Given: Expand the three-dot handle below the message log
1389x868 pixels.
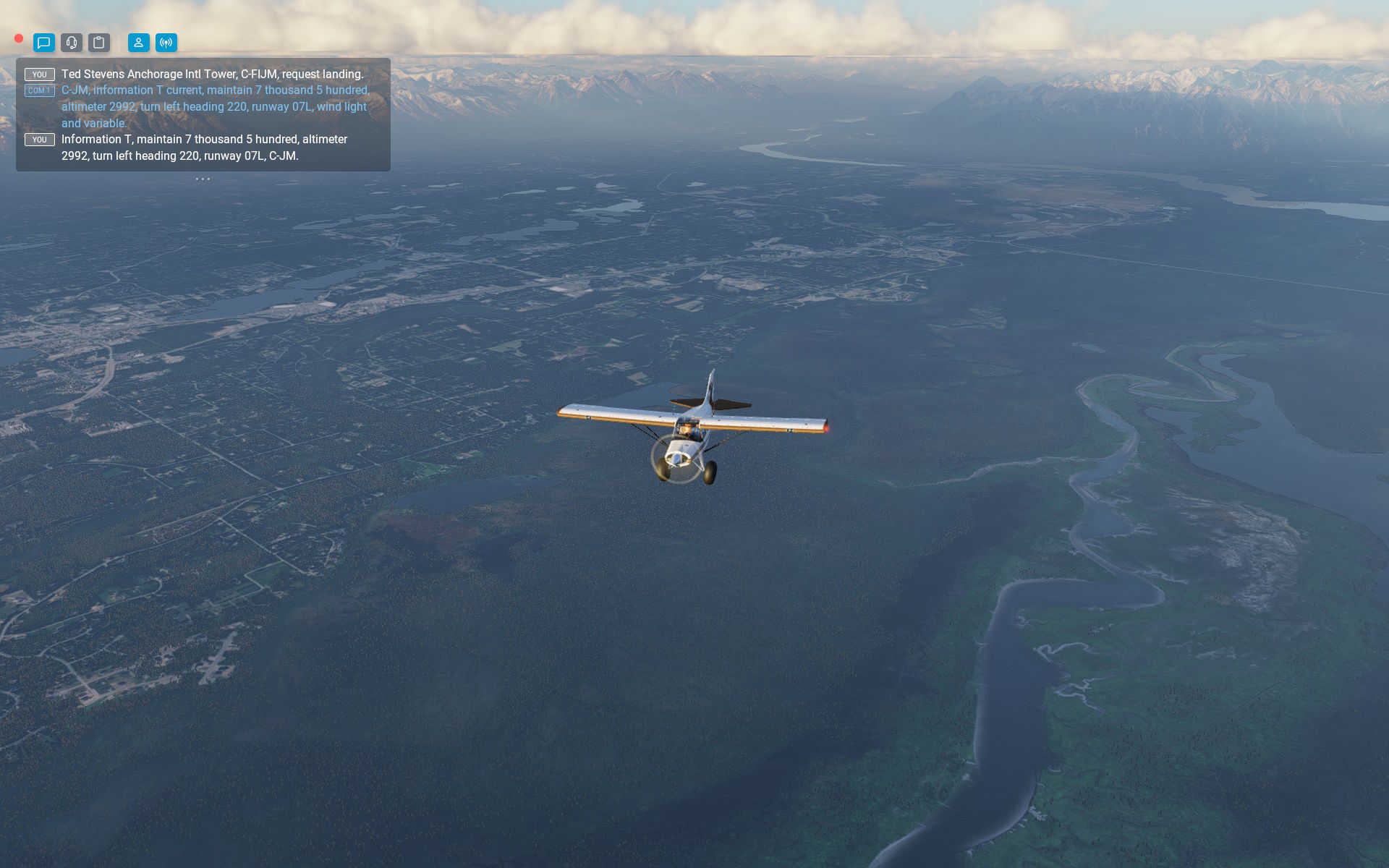Looking at the screenshot, I should pos(203,179).
